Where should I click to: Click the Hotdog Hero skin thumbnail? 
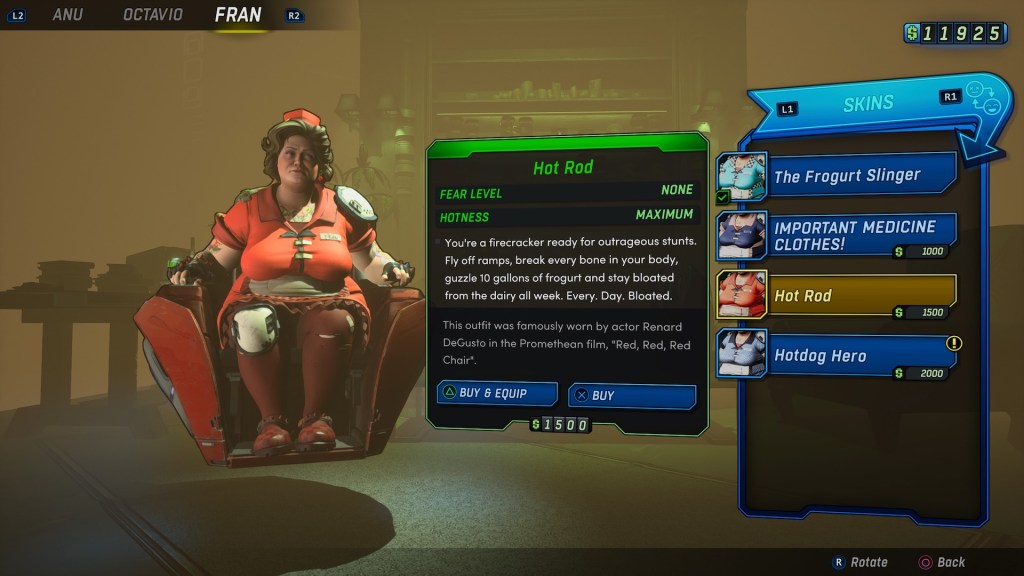tap(742, 354)
